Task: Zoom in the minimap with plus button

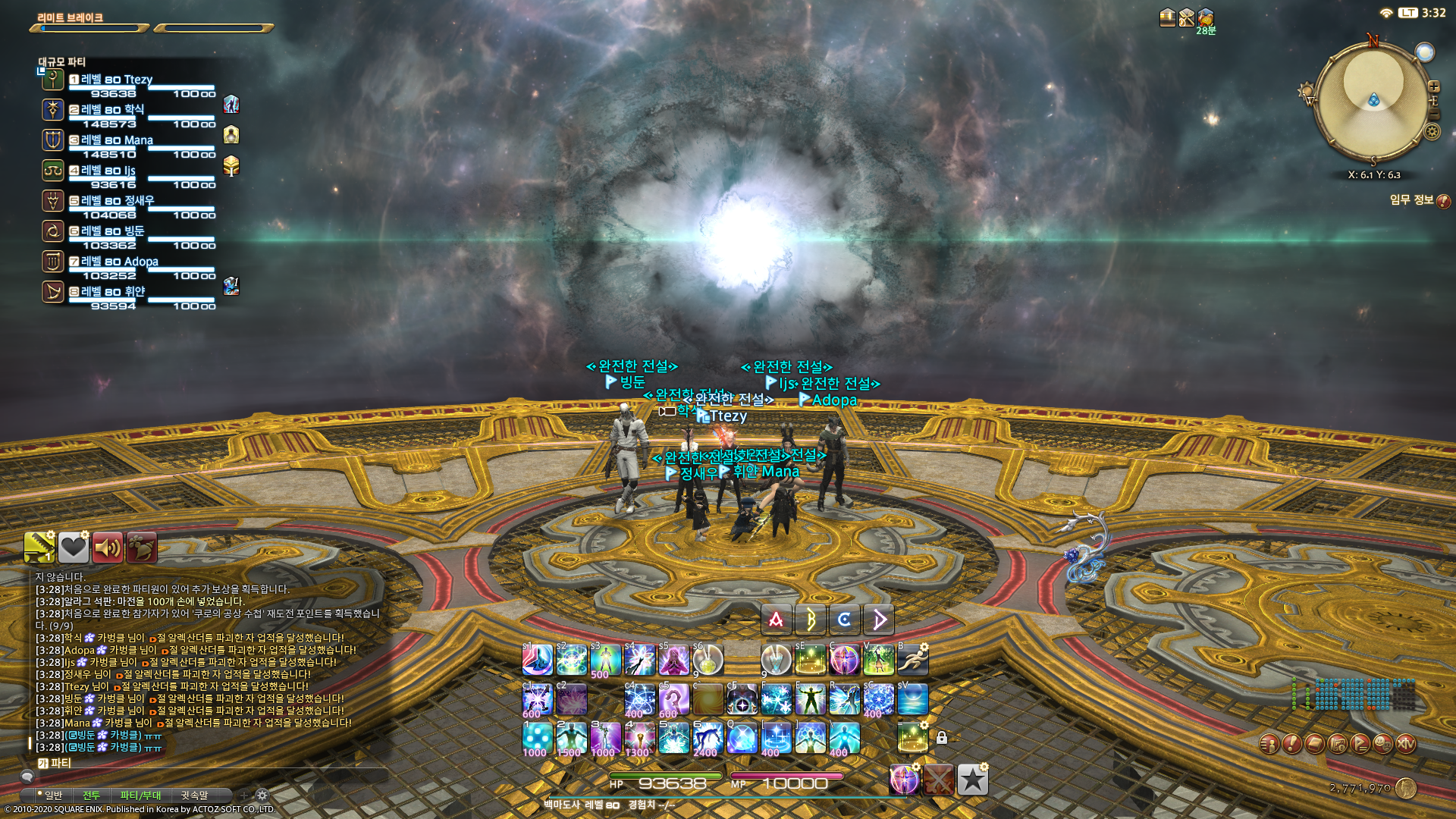Action: click(x=1433, y=86)
